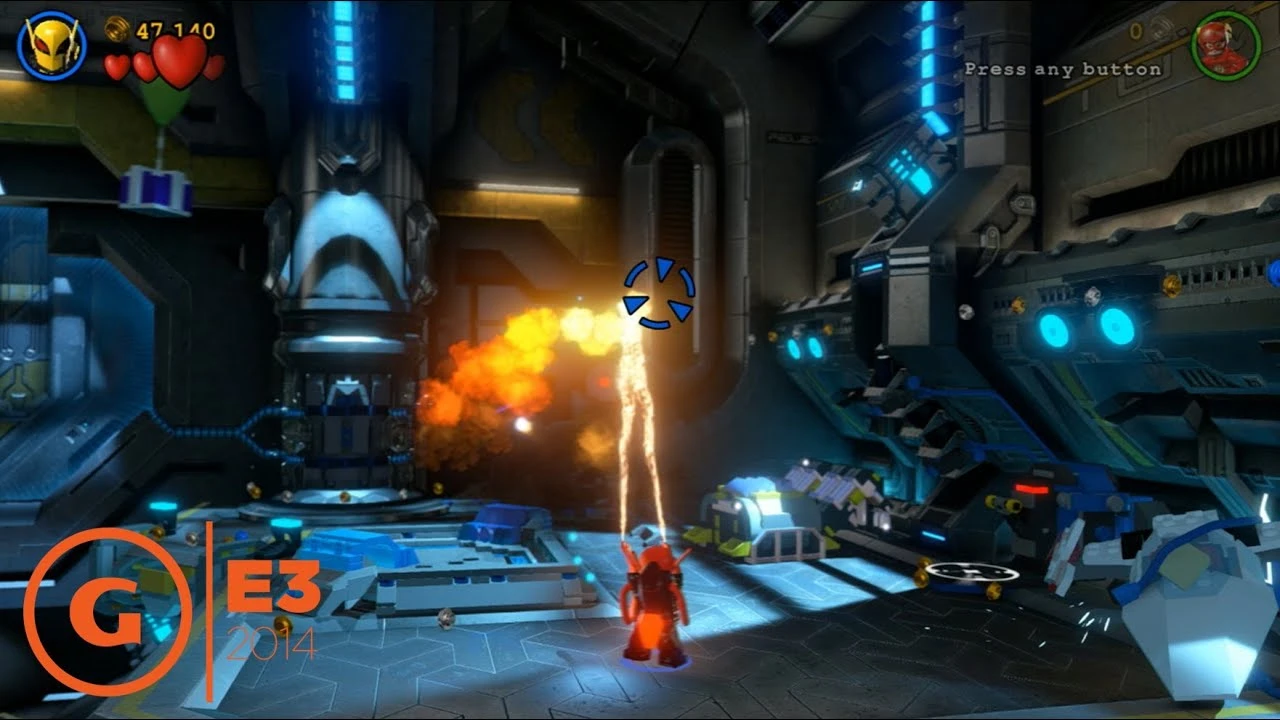Open the white dashed target circle on the floor
Screen dimensions: 1280x720
[x=972, y=572]
